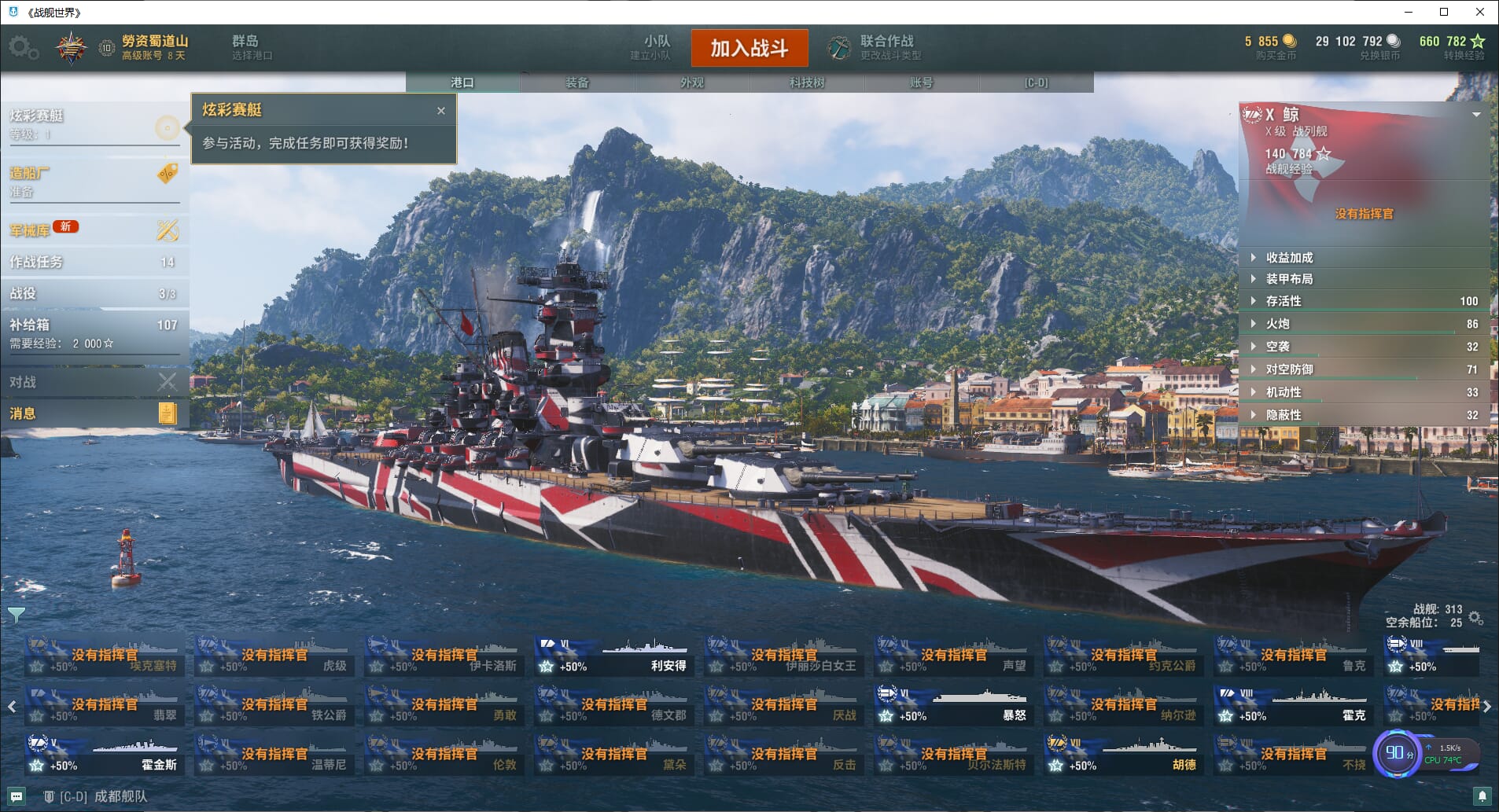Open the settings gear icon
Screen dimensions: 1499x812
22,48
